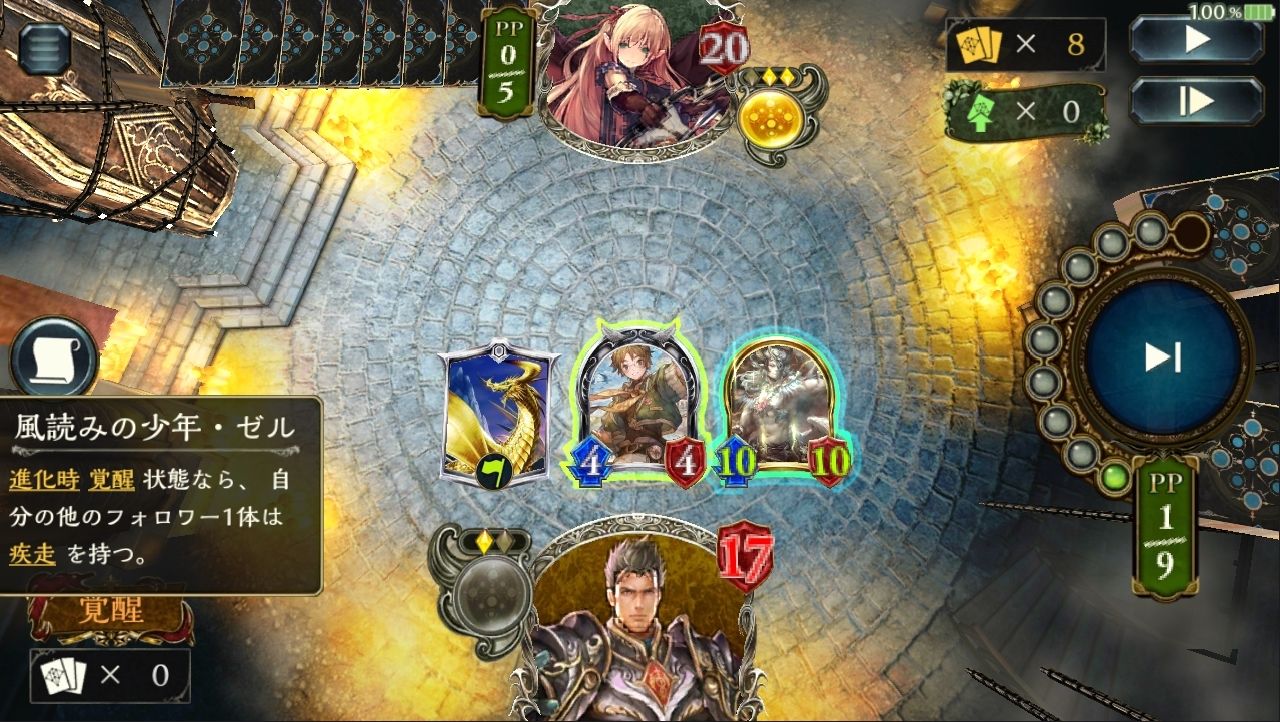Image resolution: width=1280 pixels, height=722 pixels.
Task: Click the opponent's deck counter showing x8
Action: pos(1023,46)
